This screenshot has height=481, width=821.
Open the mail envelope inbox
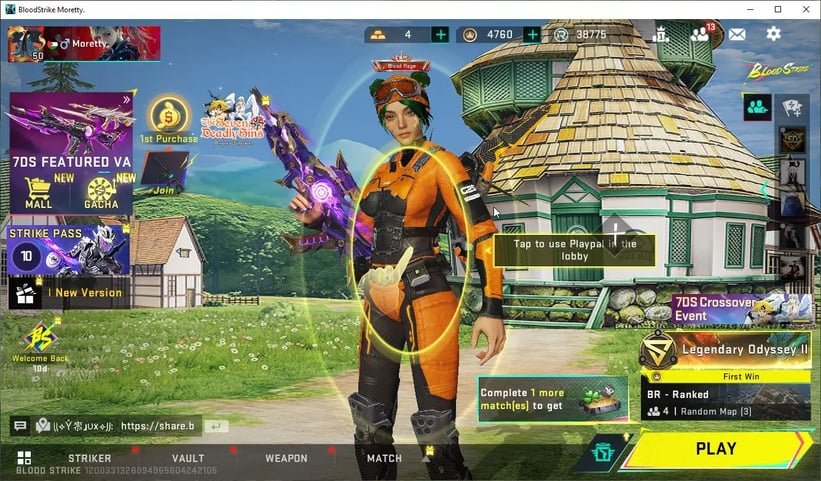pyautogui.click(x=737, y=34)
